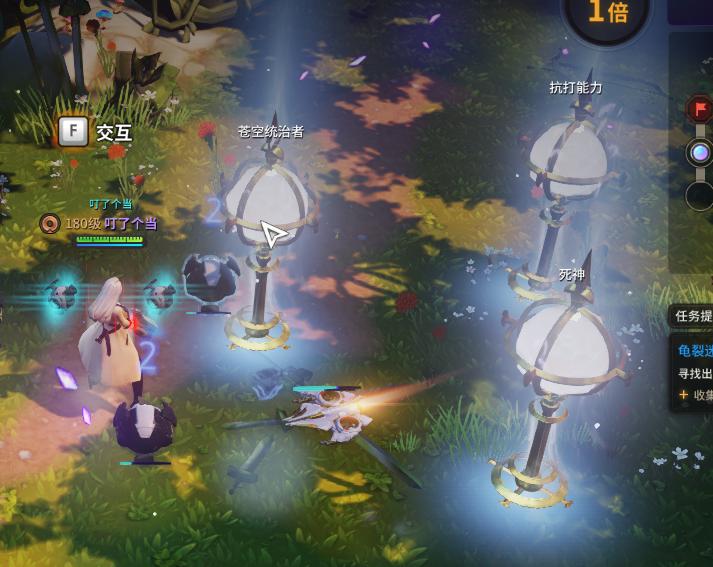Viewport: 713px width, 567px height.
Task: Open the 任务提 quest tips tab
Action: point(693,316)
